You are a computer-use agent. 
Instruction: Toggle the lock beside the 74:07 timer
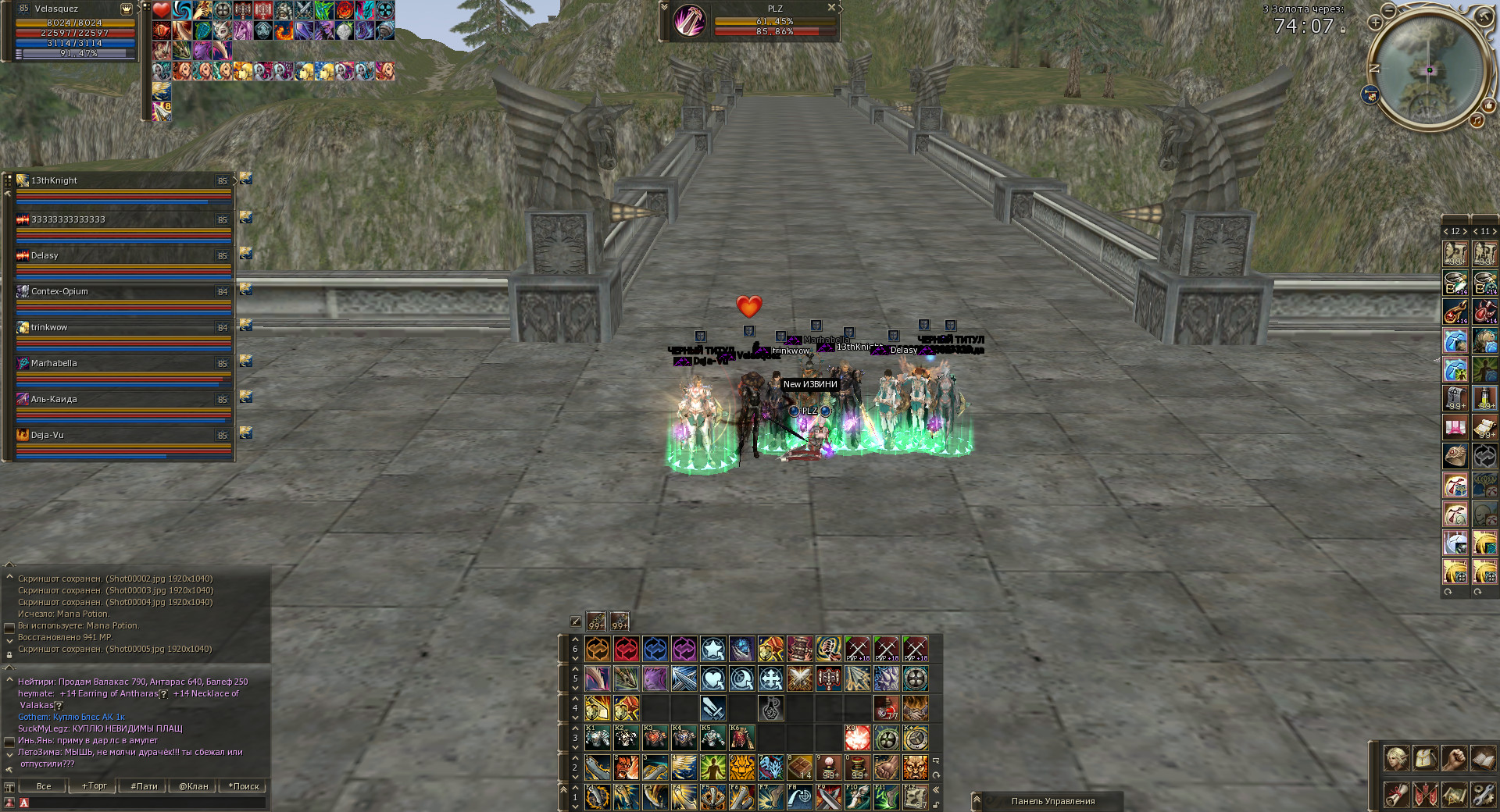coord(1343,31)
